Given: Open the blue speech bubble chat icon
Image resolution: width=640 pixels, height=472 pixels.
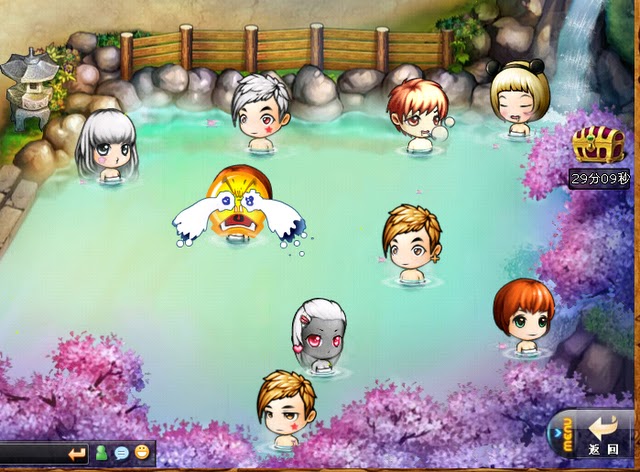Looking at the screenshot, I should coord(121,454).
